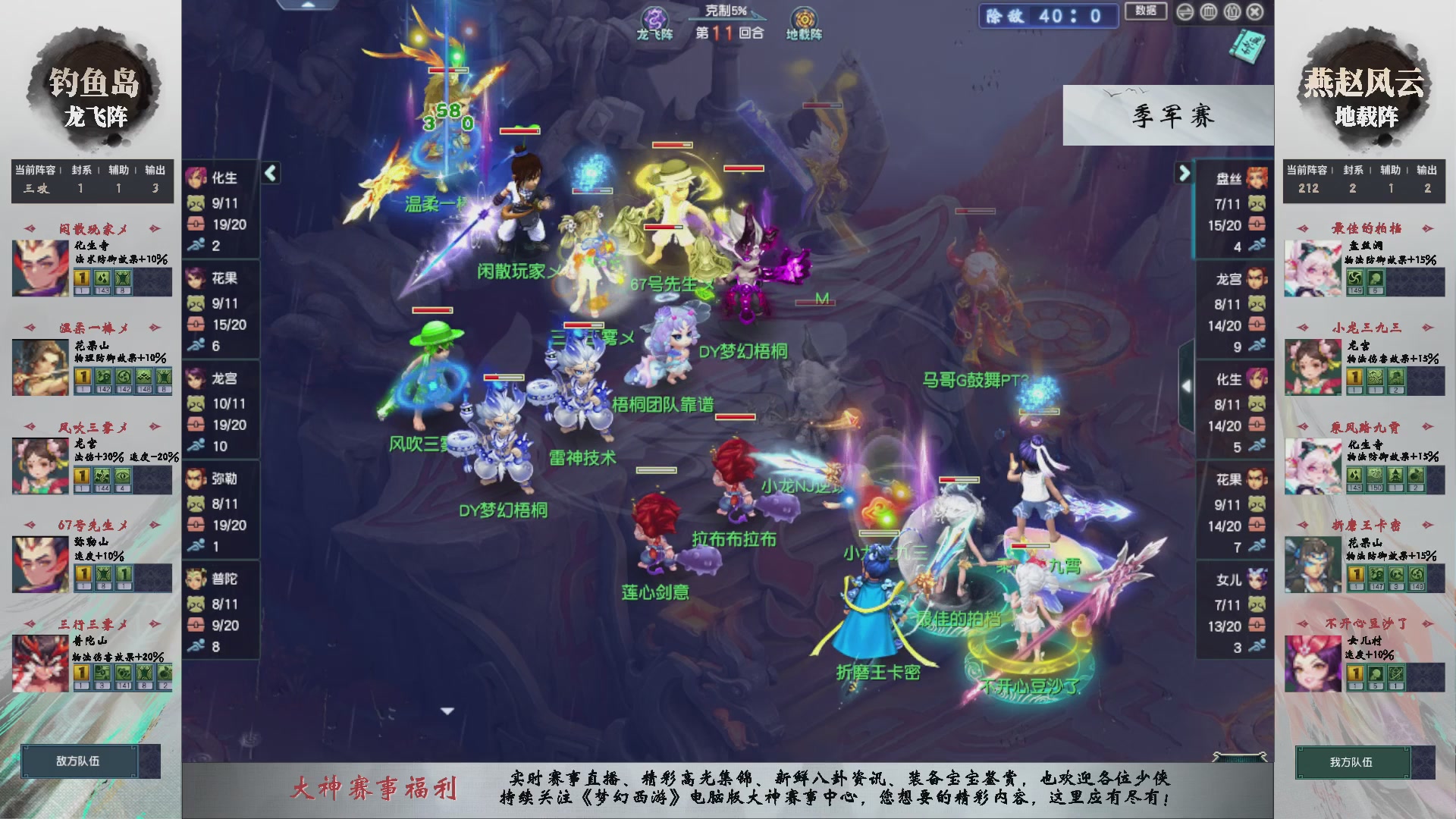
Task: Click the gold '1' buff icon under 闲散玩家乄
Action: pyautogui.click(x=81, y=278)
